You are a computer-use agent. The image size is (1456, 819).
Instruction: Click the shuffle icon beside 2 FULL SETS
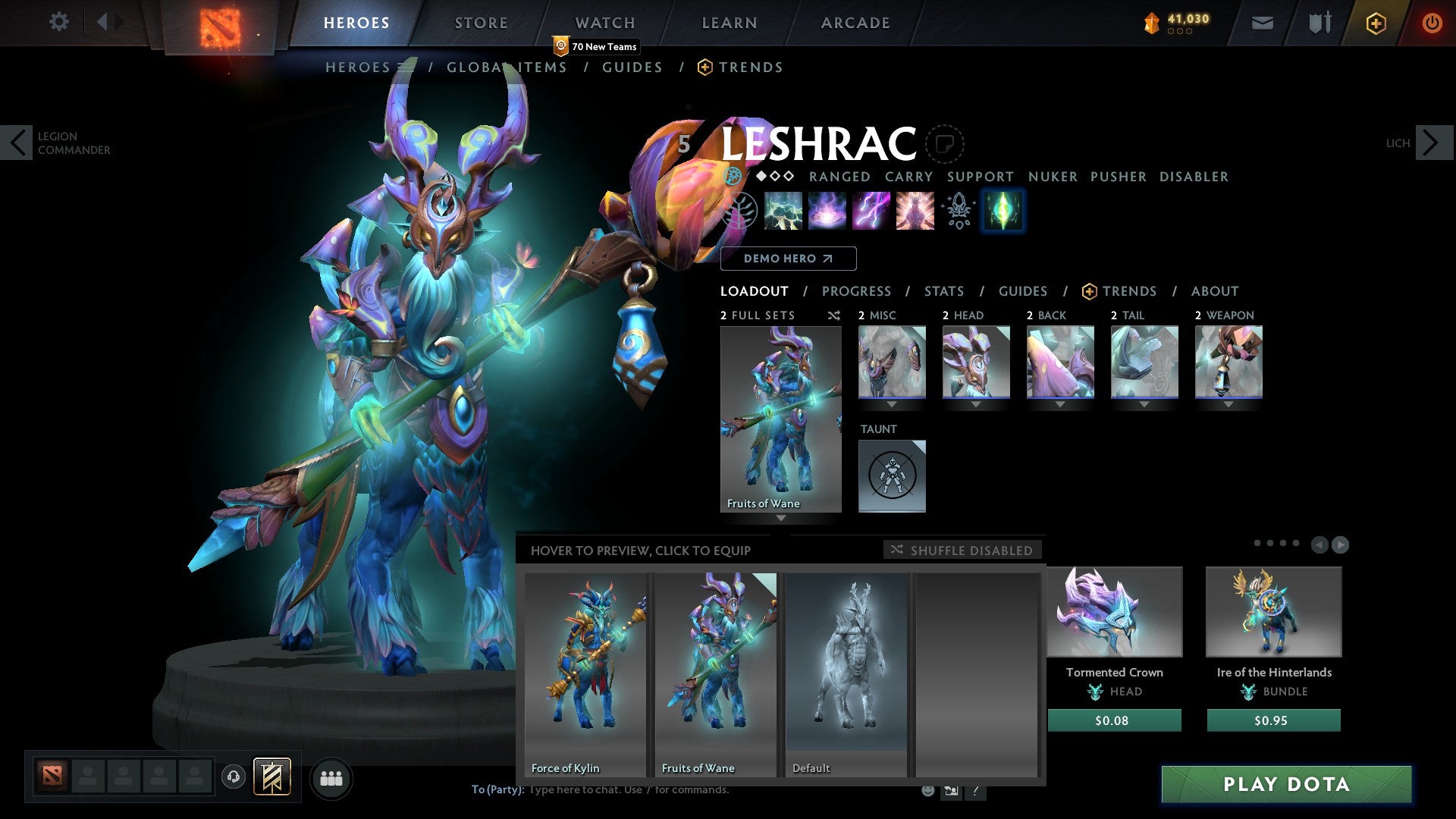833,316
